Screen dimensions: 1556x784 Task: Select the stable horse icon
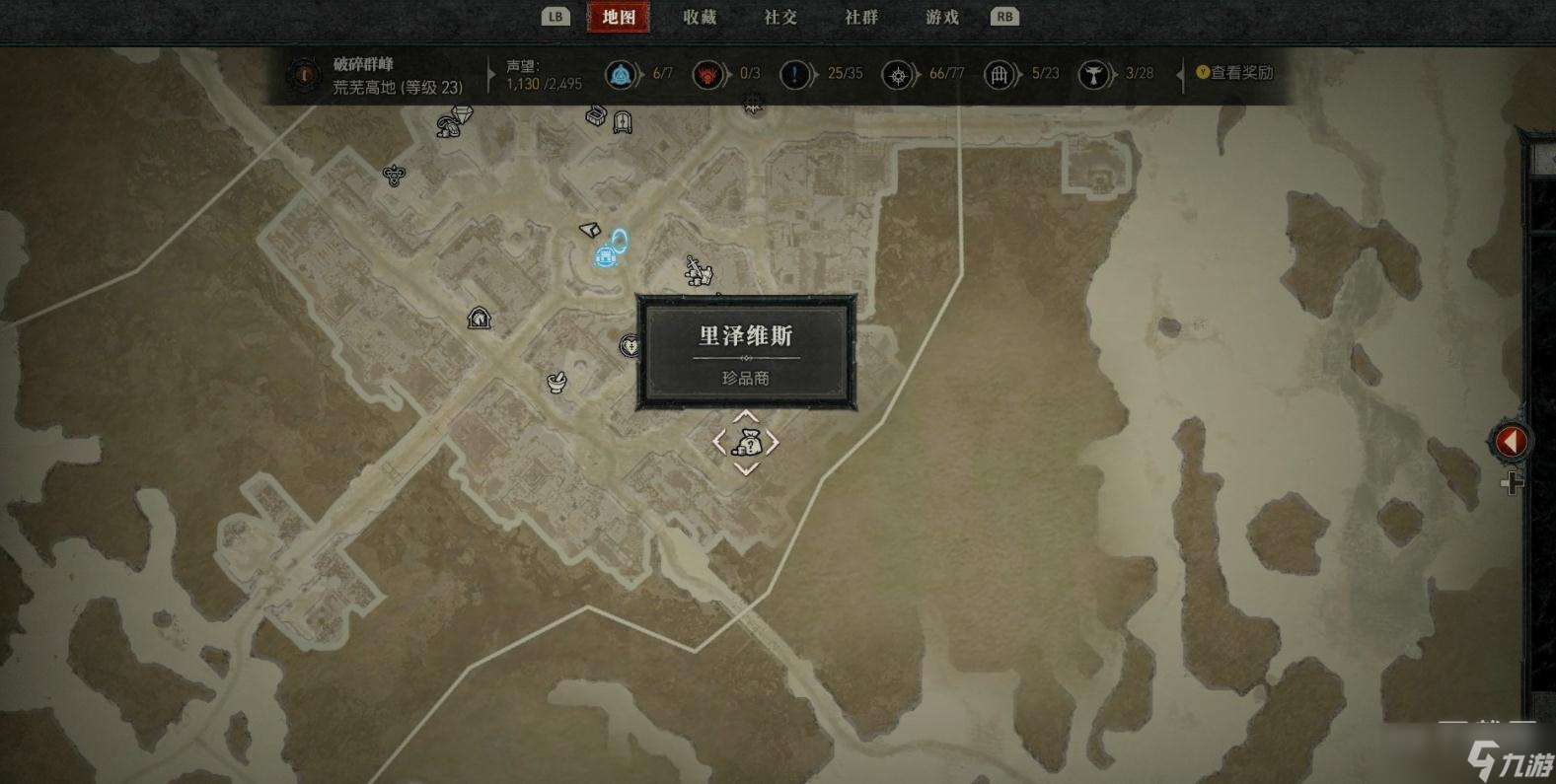point(478,318)
